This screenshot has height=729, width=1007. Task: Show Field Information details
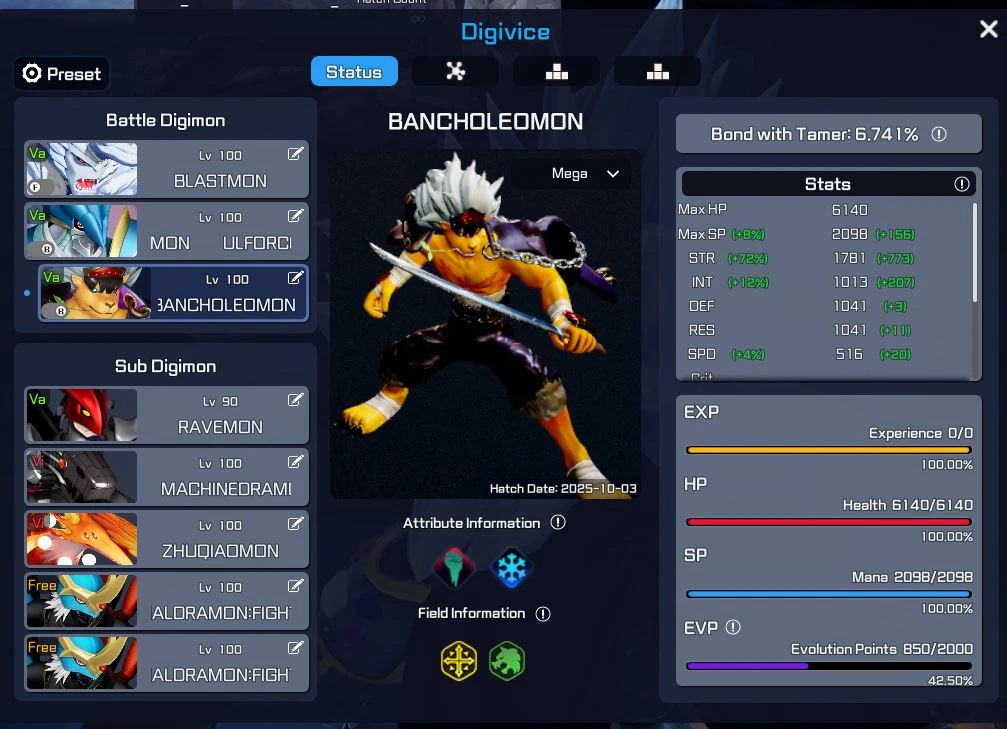point(543,613)
